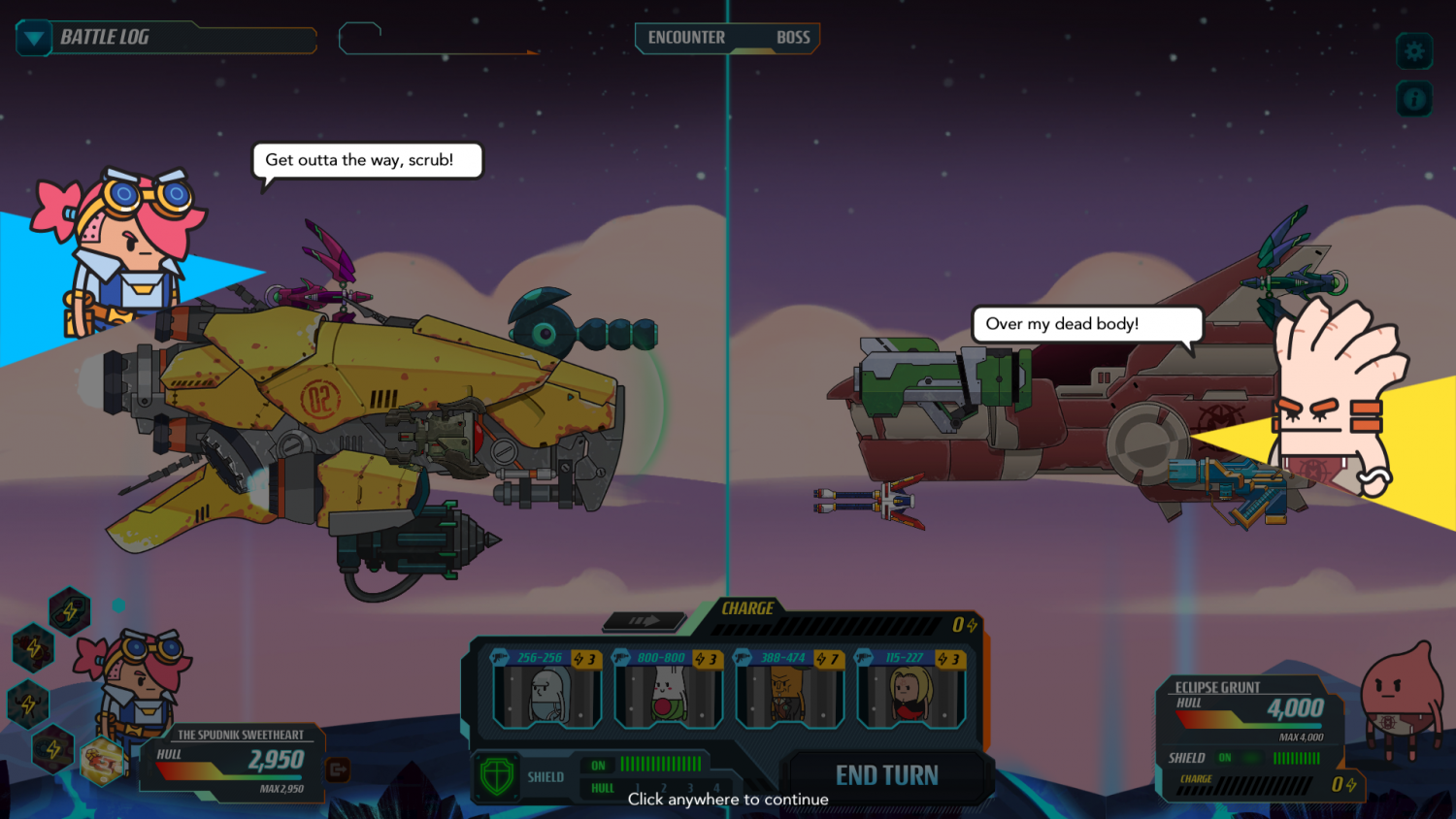Image resolution: width=1456 pixels, height=819 pixels.
Task: Select the ENCOUNTER tab
Action: coord(687,38)
